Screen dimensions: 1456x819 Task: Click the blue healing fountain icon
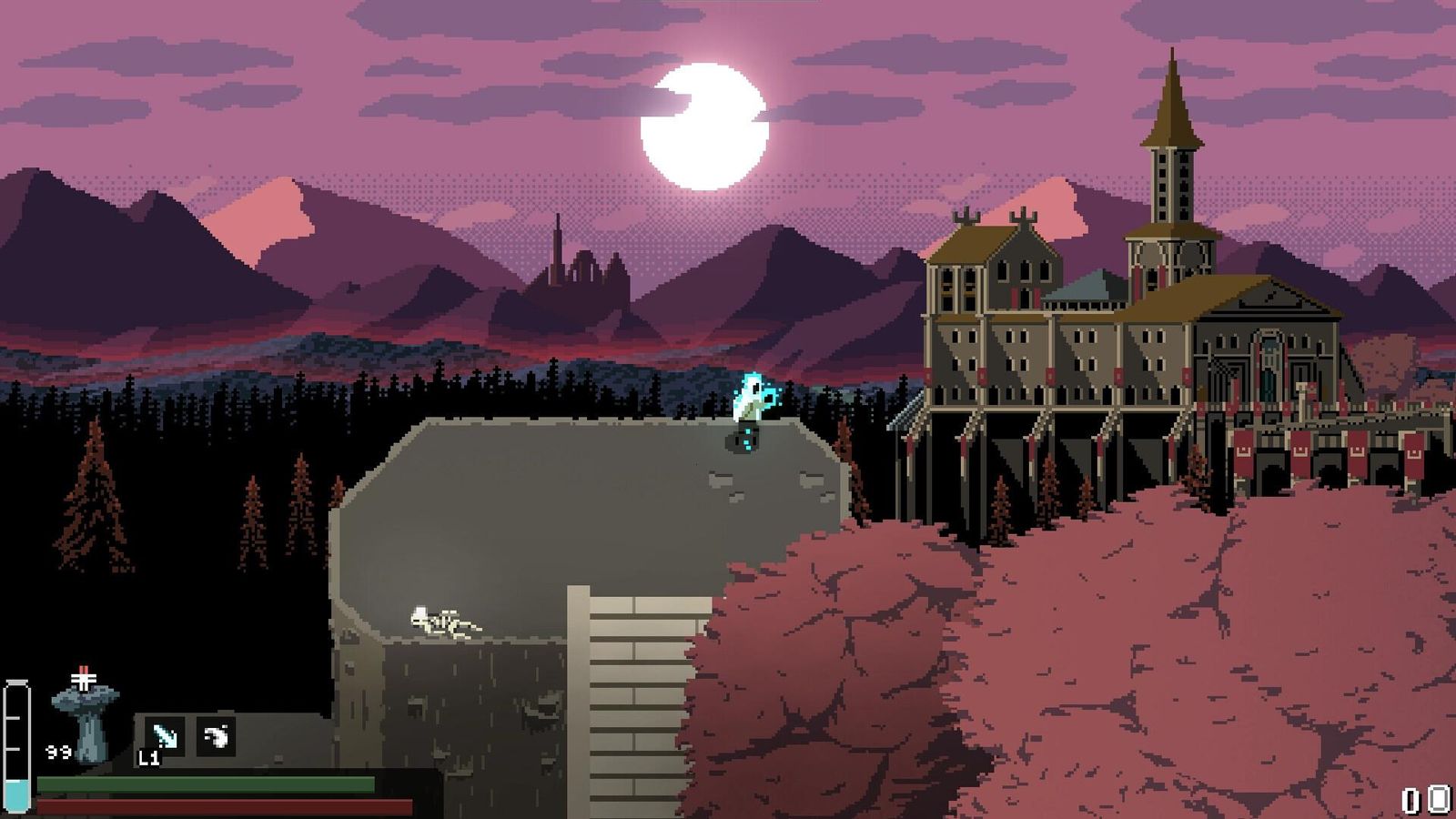86,719
